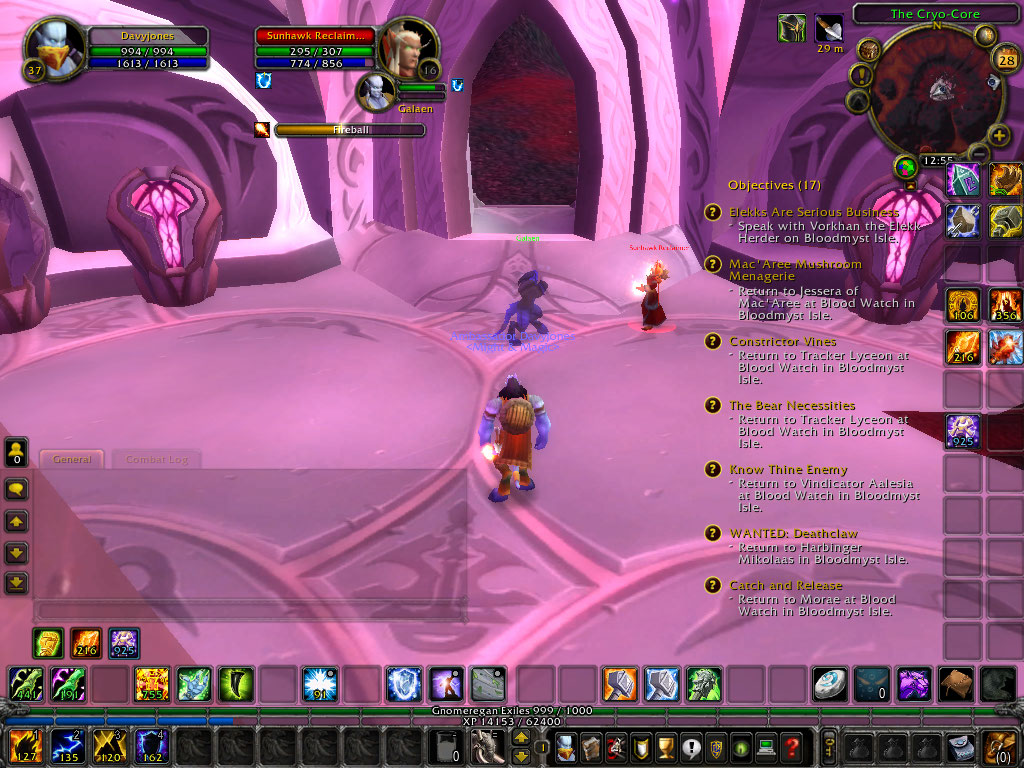Select the Constrictor Vines objective entry
The width and height of the screenshot is (1024, 768).
coord(782,341)
